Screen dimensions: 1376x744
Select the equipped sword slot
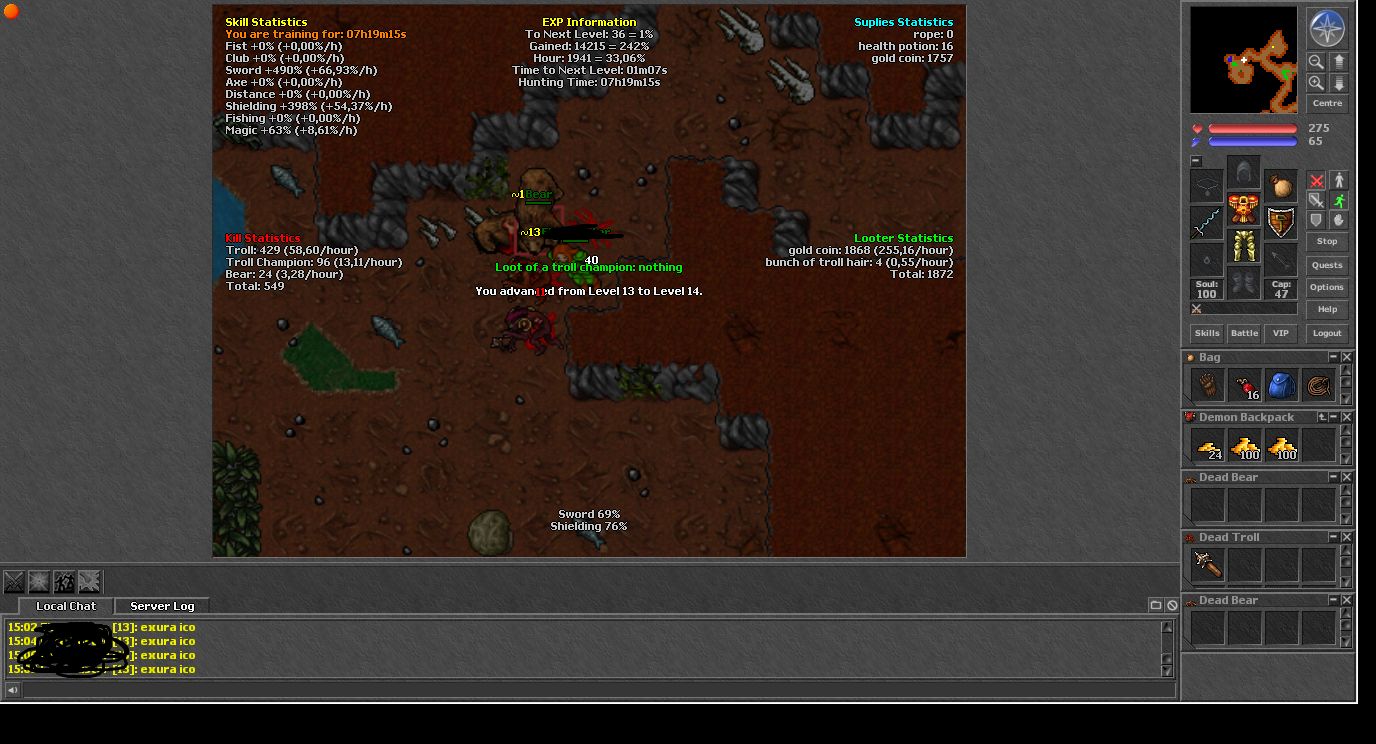1207,222
